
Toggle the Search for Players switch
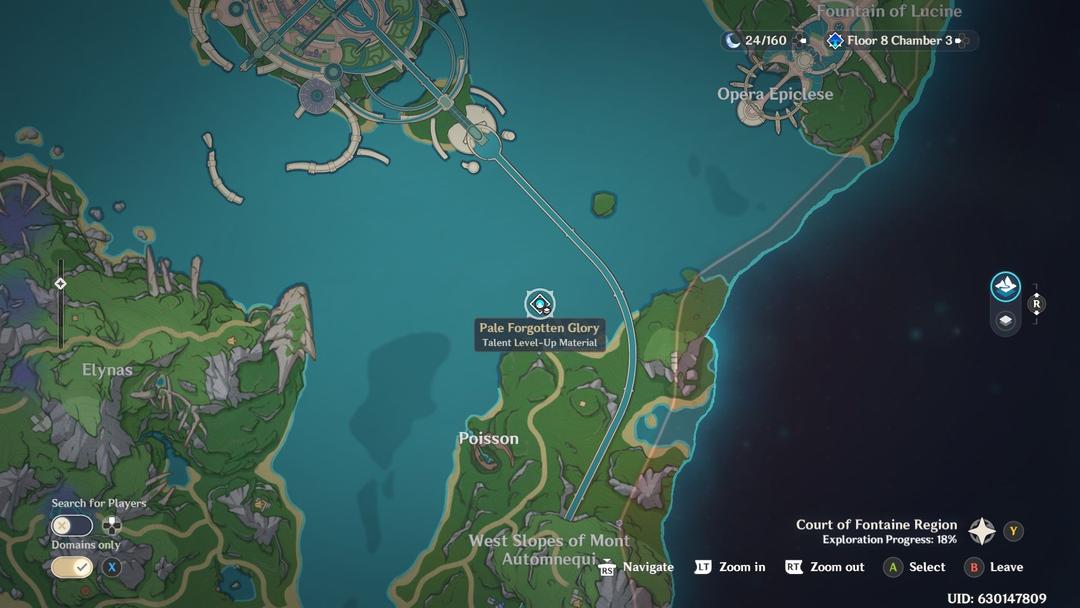click(x=72, y=525)
